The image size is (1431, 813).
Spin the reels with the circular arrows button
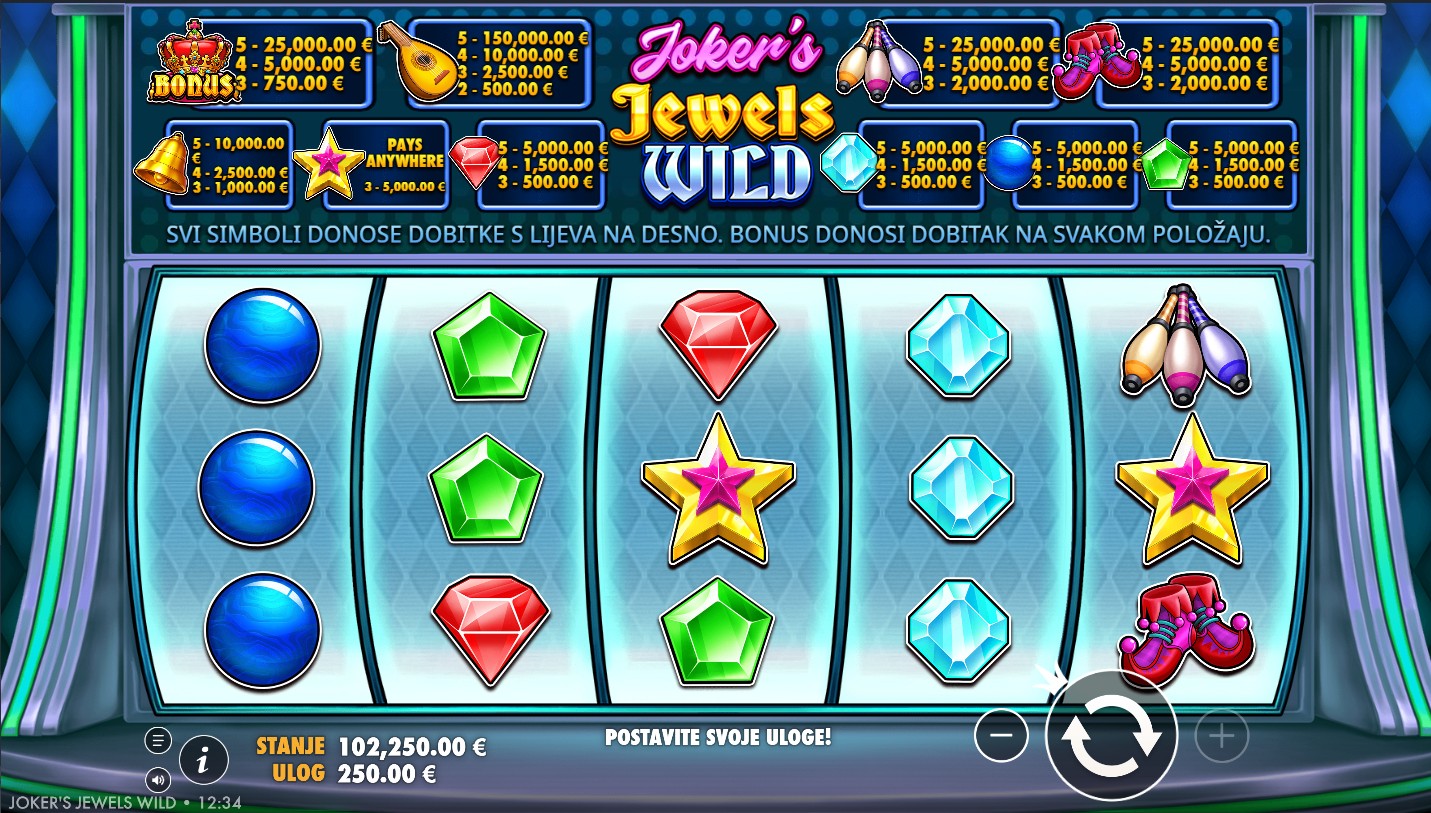(1111, 736)
